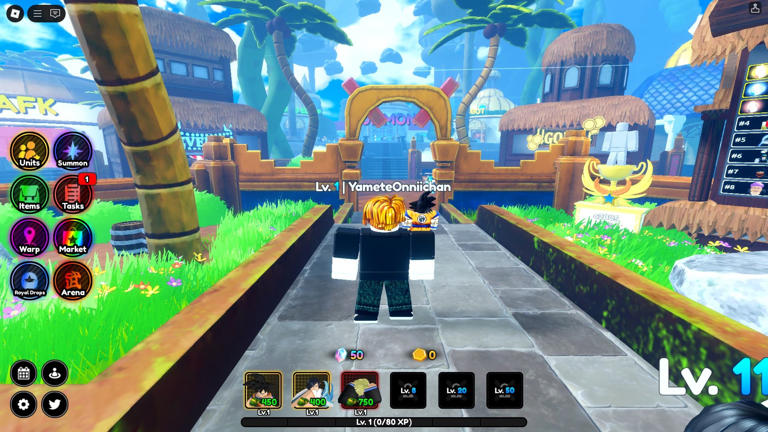Open the calendar daily rewards button
The image size is (768, 432).
click(x=23, y=373)
